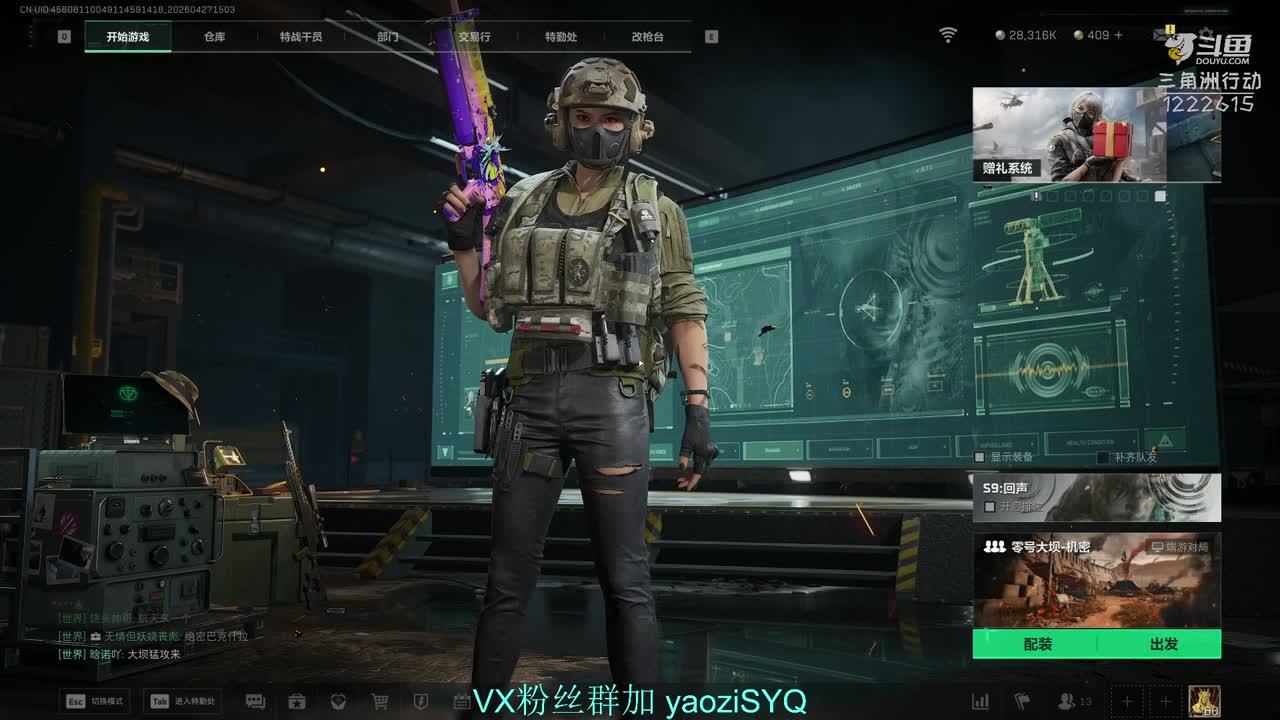Image resolution: width=1280 pixels, height=720 pixels.
Task: Open the shopping cart store icon
Action: 380,701
